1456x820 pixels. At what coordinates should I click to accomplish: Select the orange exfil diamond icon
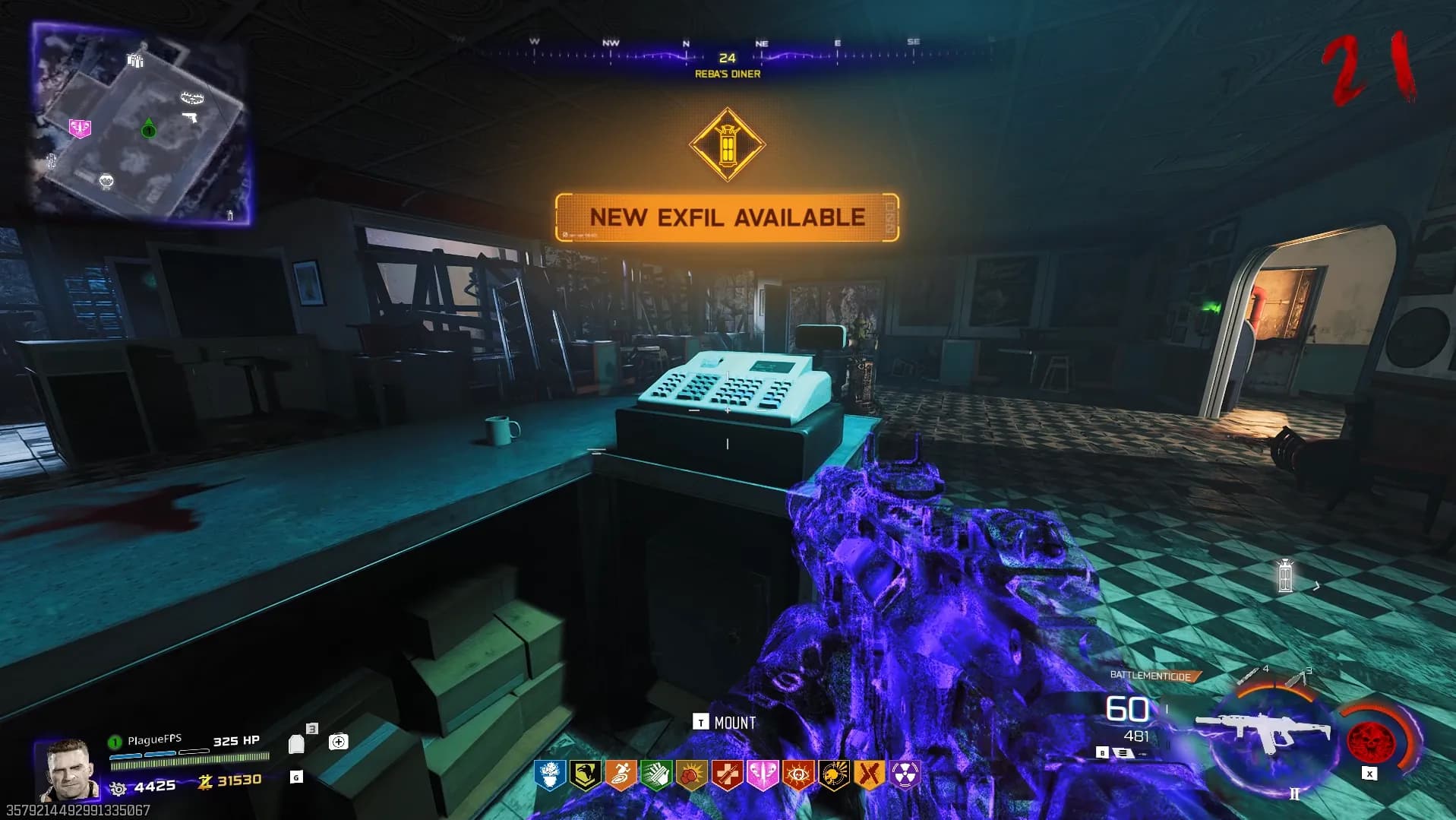coord(727,144)
